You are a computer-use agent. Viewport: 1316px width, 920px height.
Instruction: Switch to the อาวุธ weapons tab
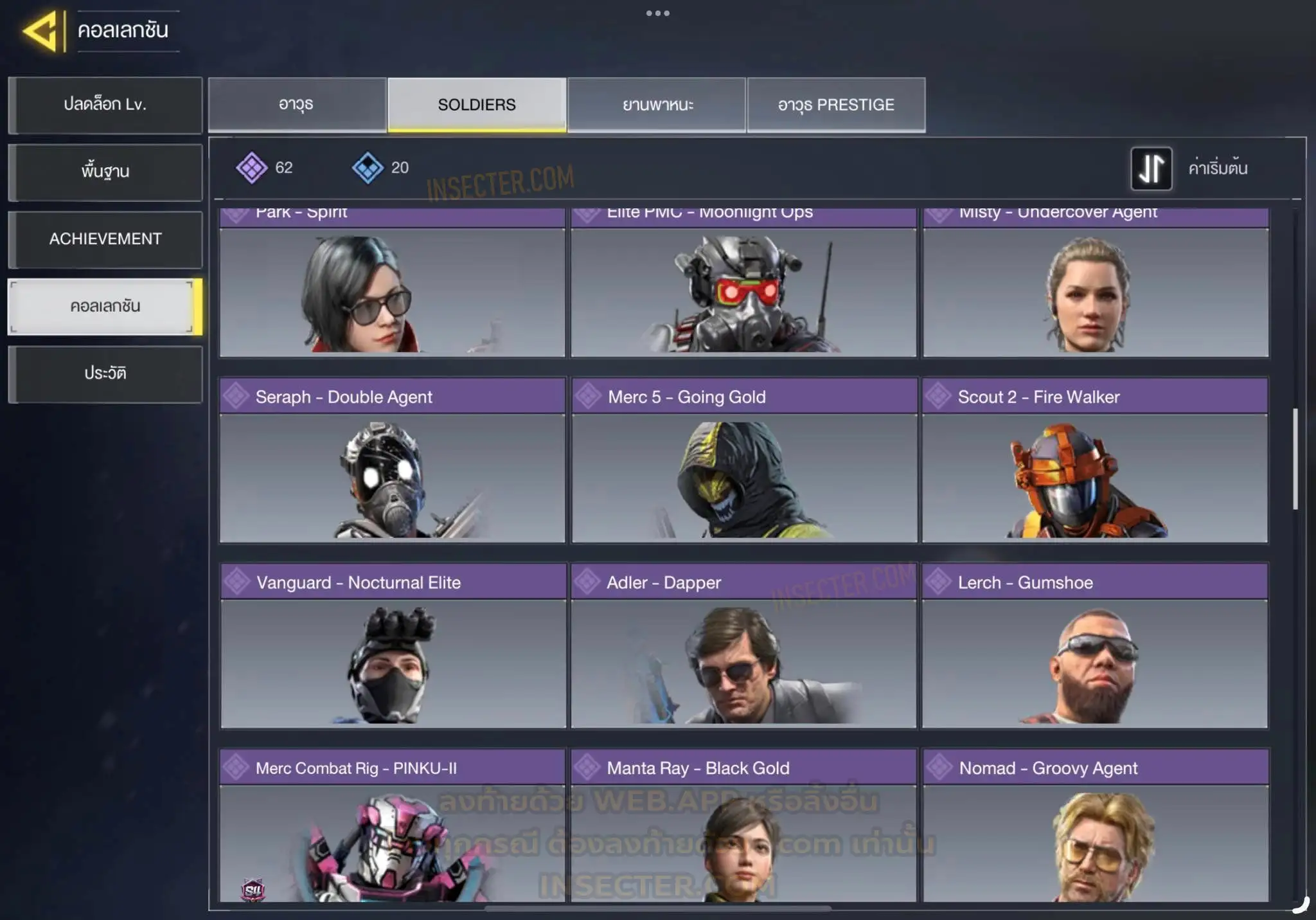point(297,105)
